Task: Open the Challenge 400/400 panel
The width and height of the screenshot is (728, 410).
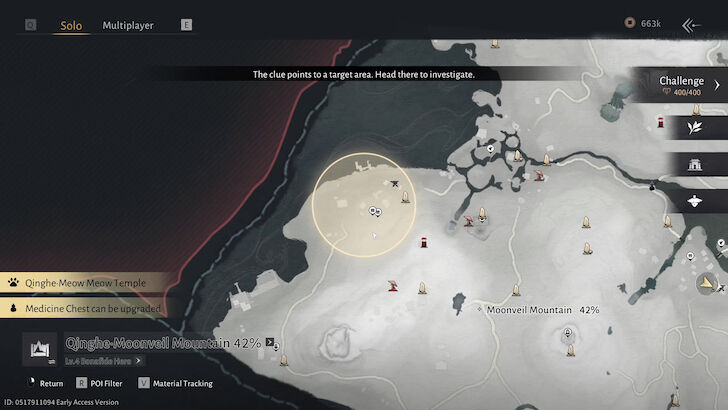Action: point(681,86)
